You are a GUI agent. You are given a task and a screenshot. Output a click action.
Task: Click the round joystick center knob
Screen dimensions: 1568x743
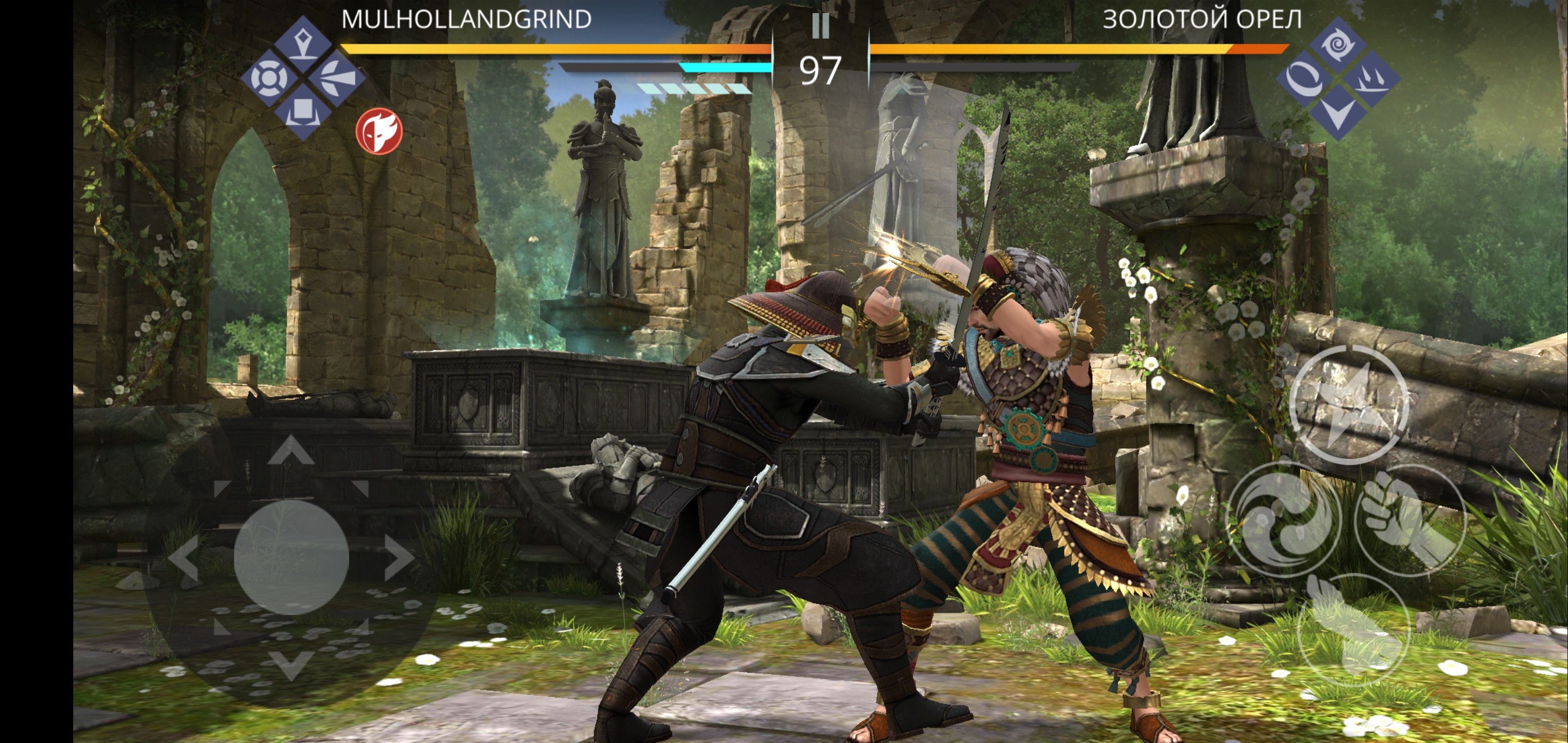click(291, 557)
